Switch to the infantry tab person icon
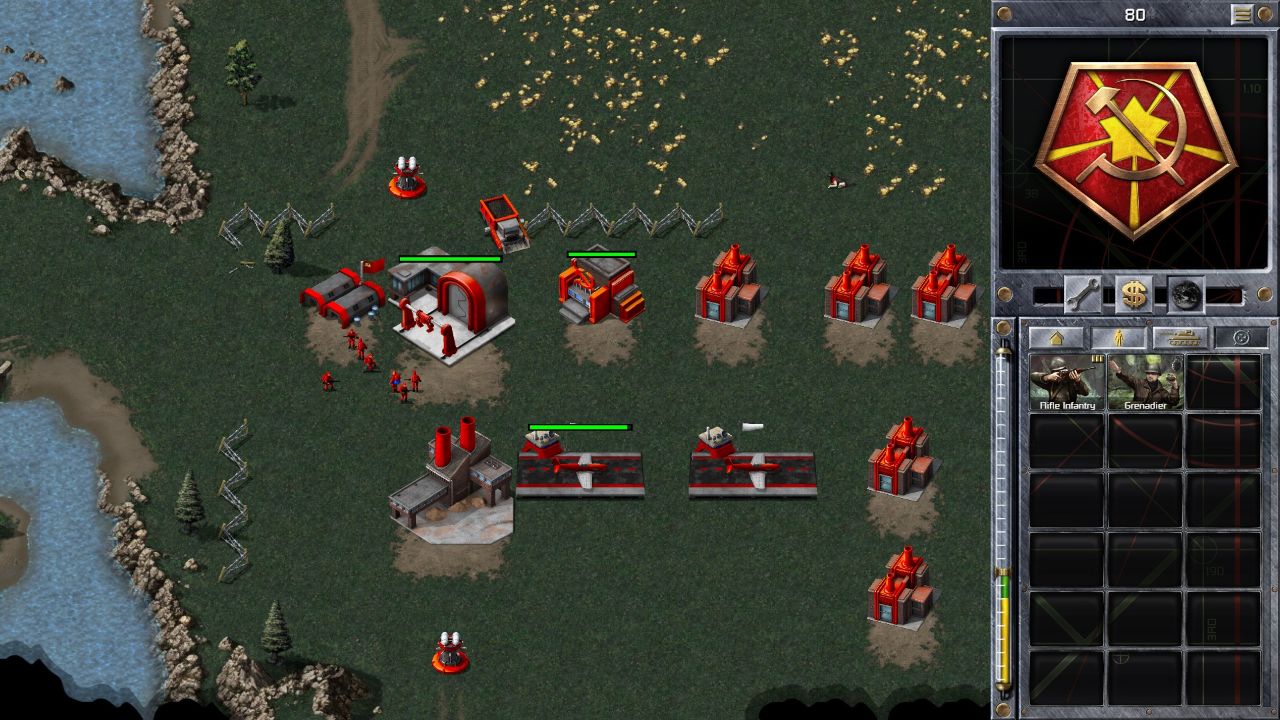Viewport: 1280px width, 720px height. tap(1117, 336)
